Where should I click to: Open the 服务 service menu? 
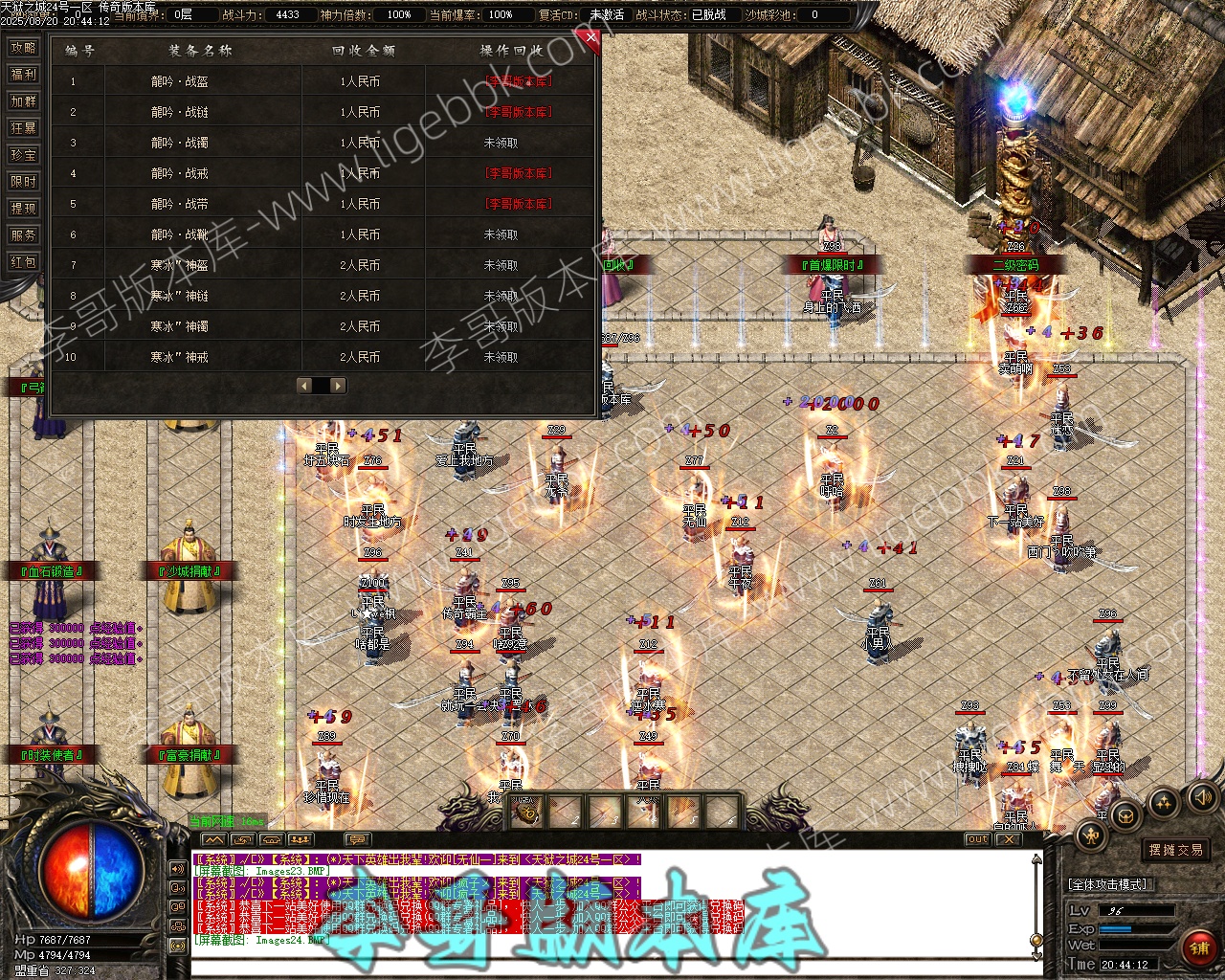23,235
